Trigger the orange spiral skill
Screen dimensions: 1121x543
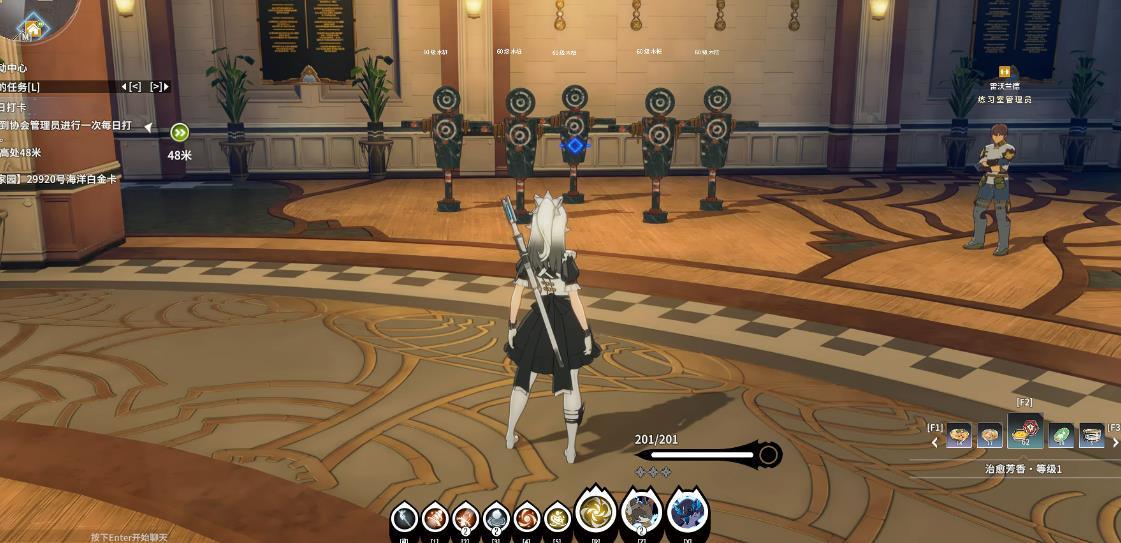(526, 518)
